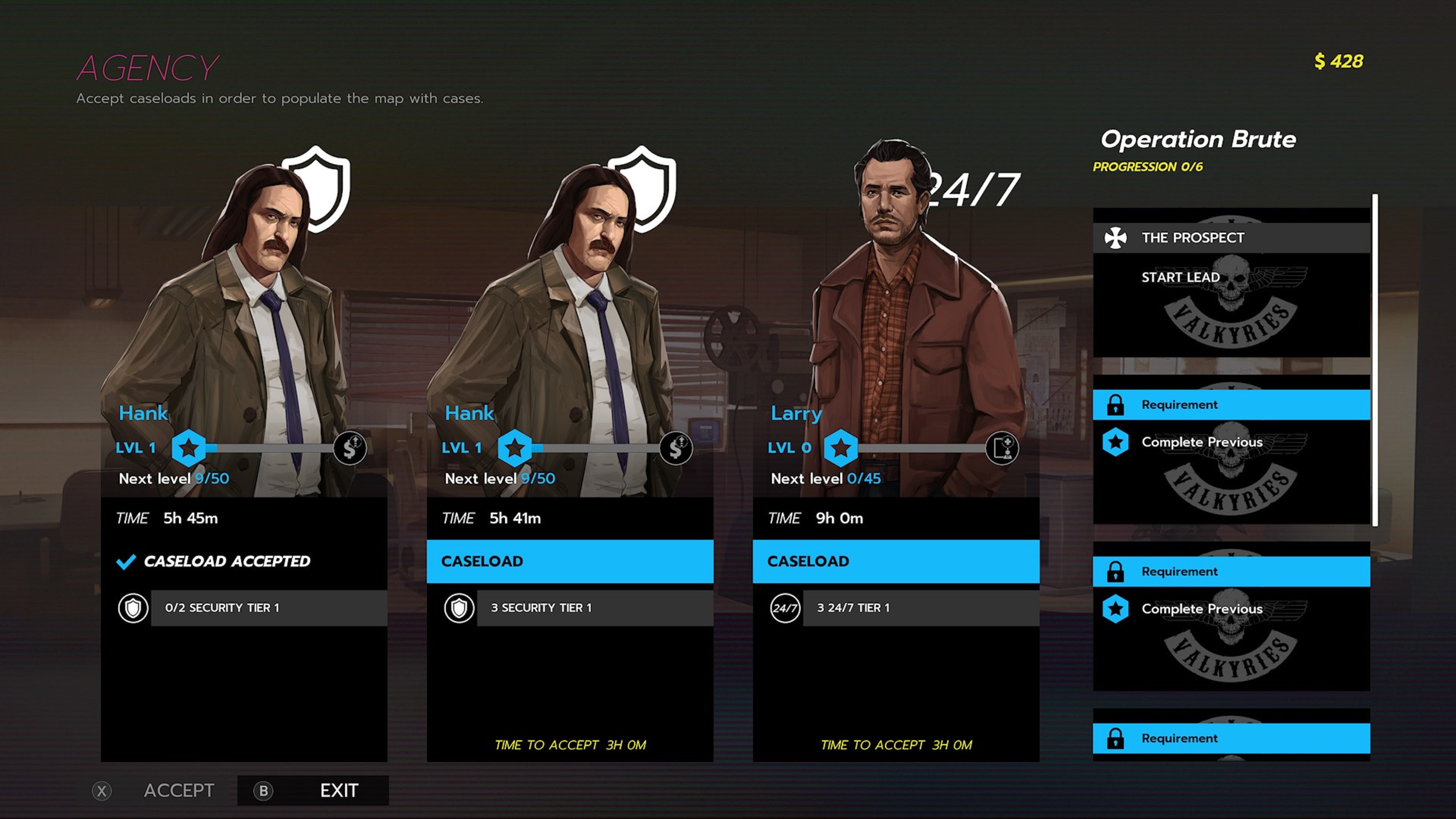Viewport: 1456px width, 819px height.
Task: Select Larry's agent portrait card
Action: pyautogui.click(x=895, y=317)
